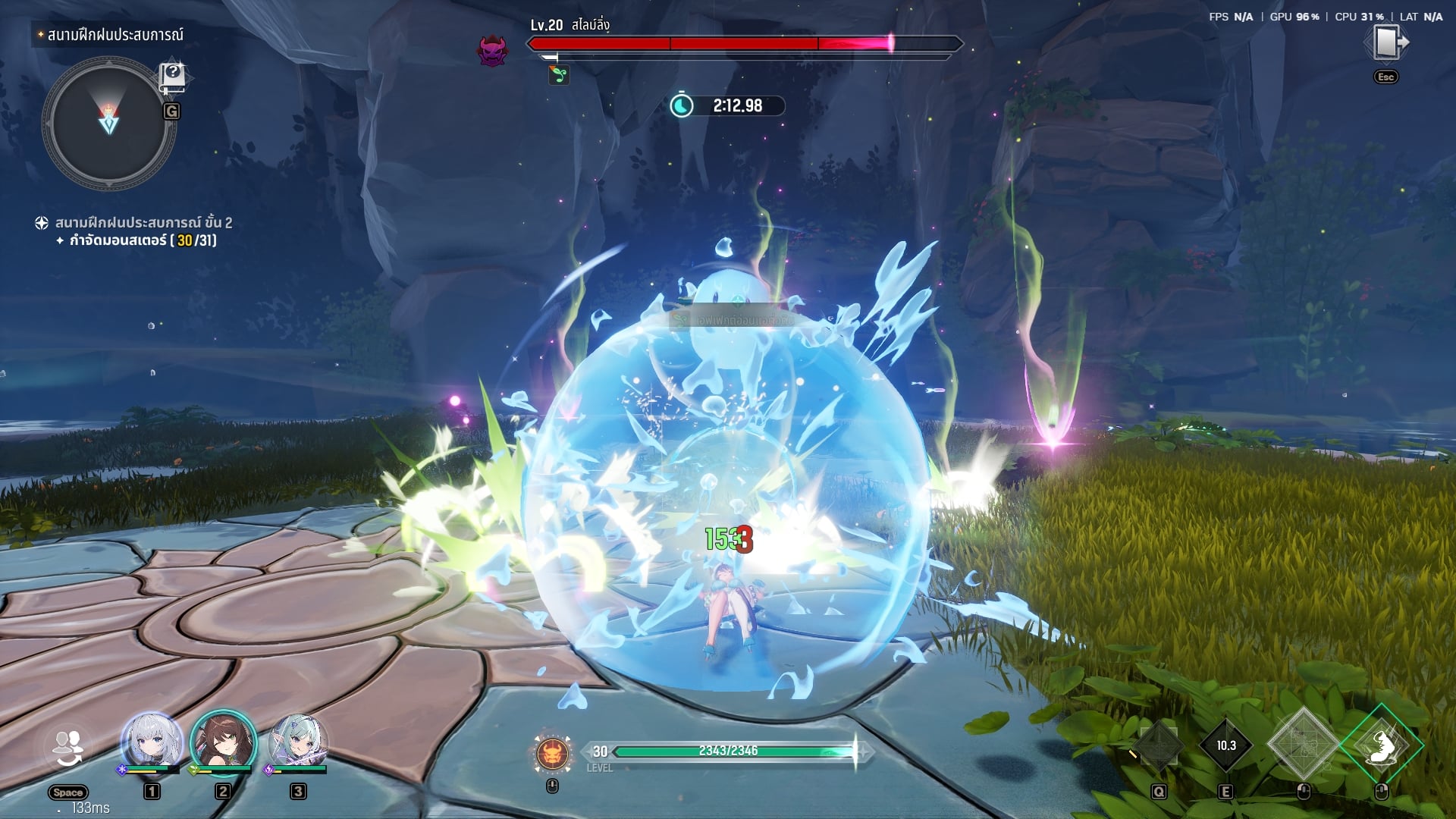Open the circular minimap

point(108,123)
